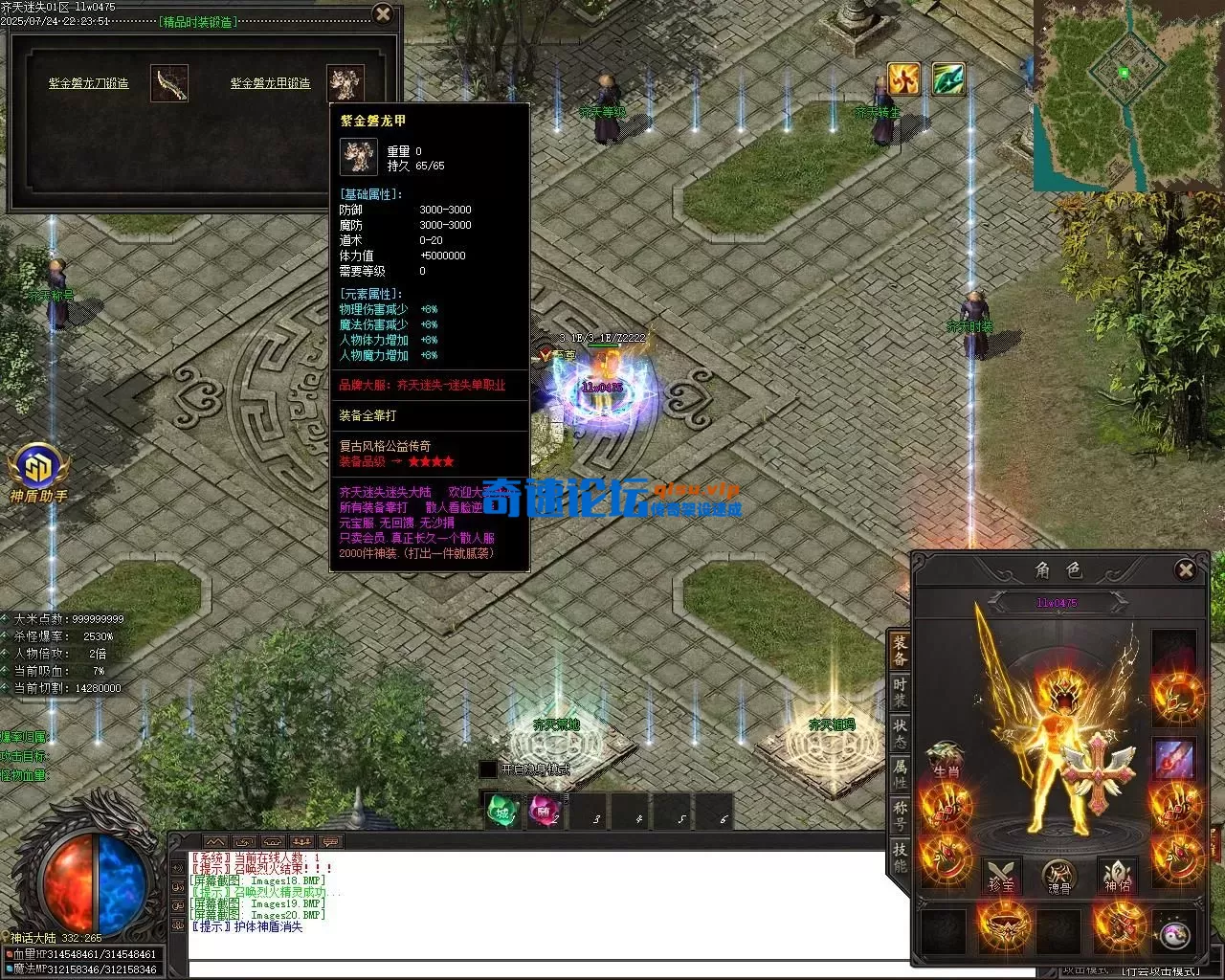The image size is (1225, 980).
Task: Open the 技能 skills tab
Action: [x=900, y=857]
